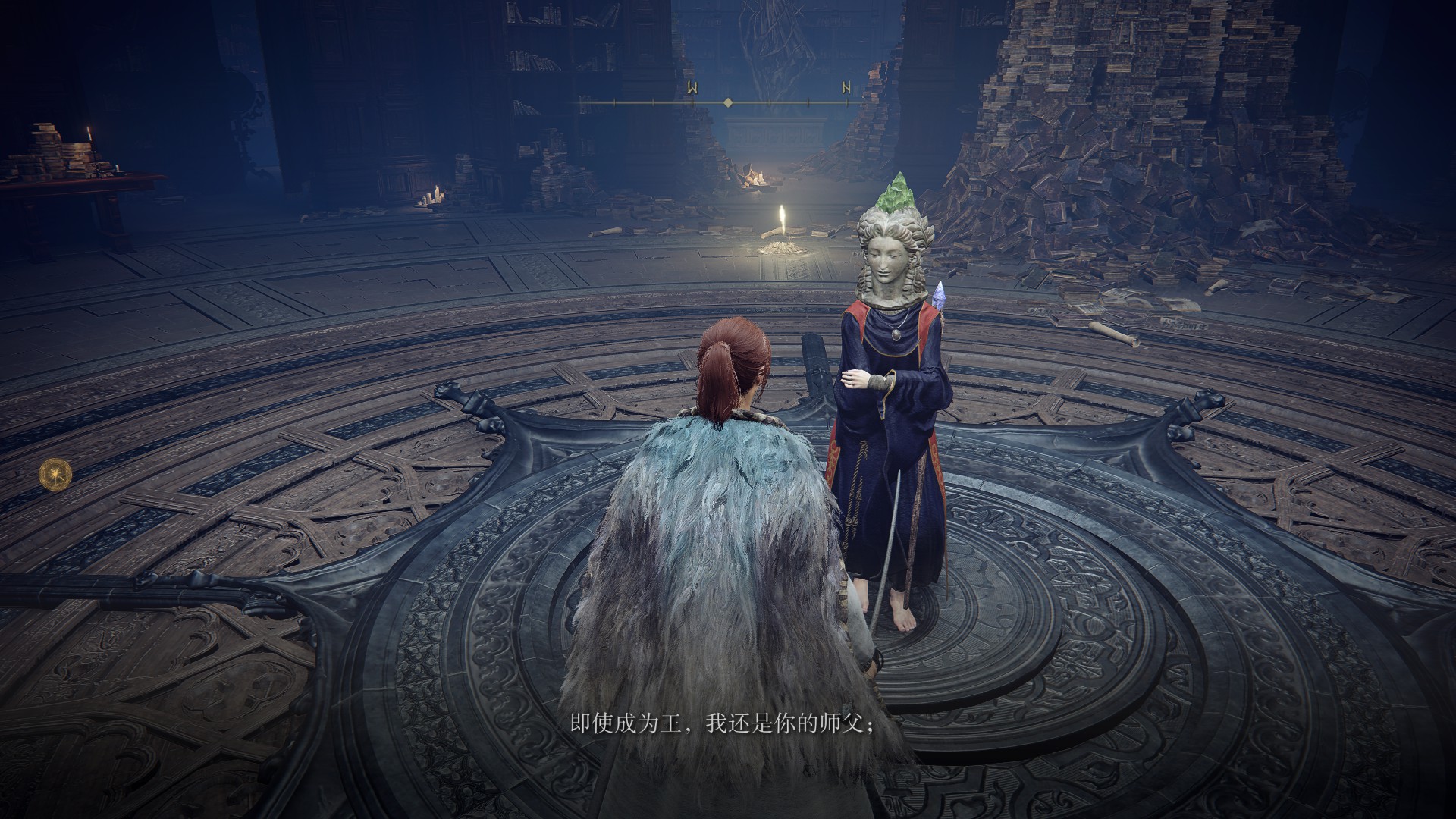
Task: Click the golden round status icon
Action: (x=56, y=473)
